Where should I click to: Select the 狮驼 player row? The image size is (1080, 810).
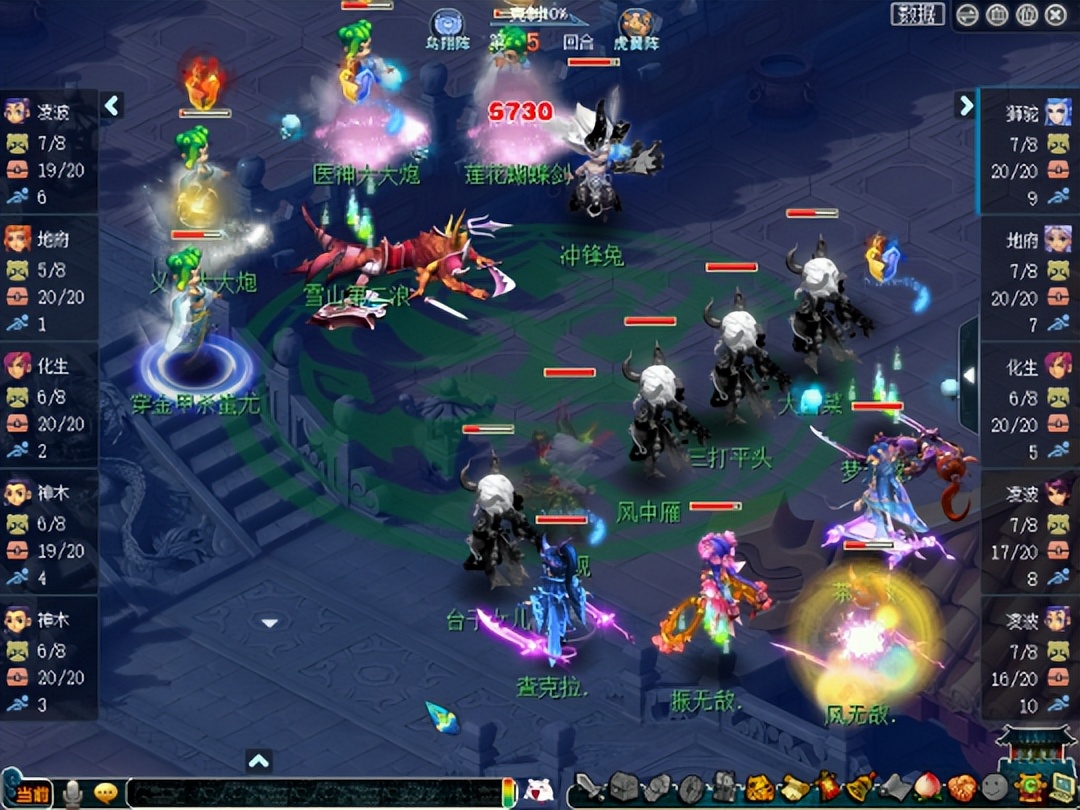(x=1028, y=113)
